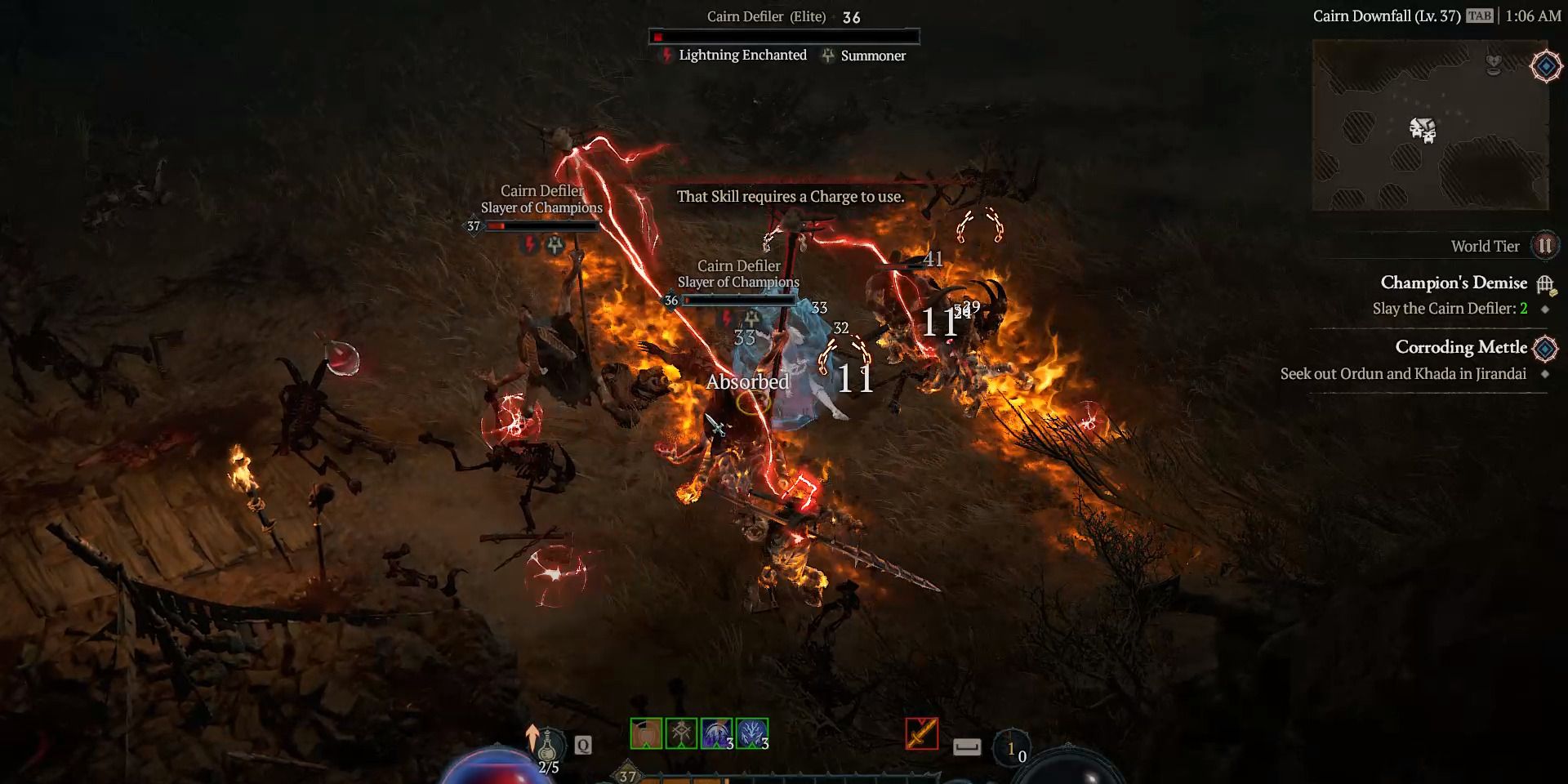Activate the crossed-hammers skill on the hotbar
Viewport: 1568px width, 784px height.
click(x=680, y=733)
